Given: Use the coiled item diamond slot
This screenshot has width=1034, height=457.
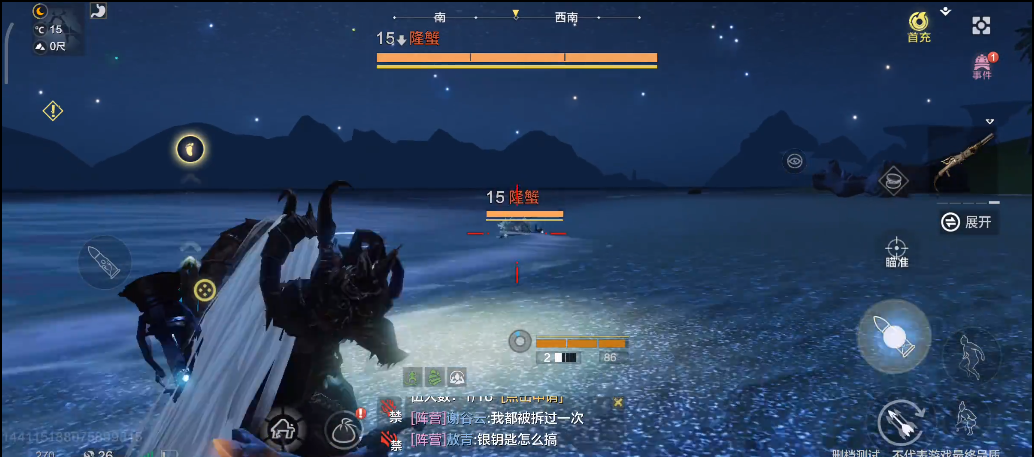Looking at the screenshot, I should point(893,181).
